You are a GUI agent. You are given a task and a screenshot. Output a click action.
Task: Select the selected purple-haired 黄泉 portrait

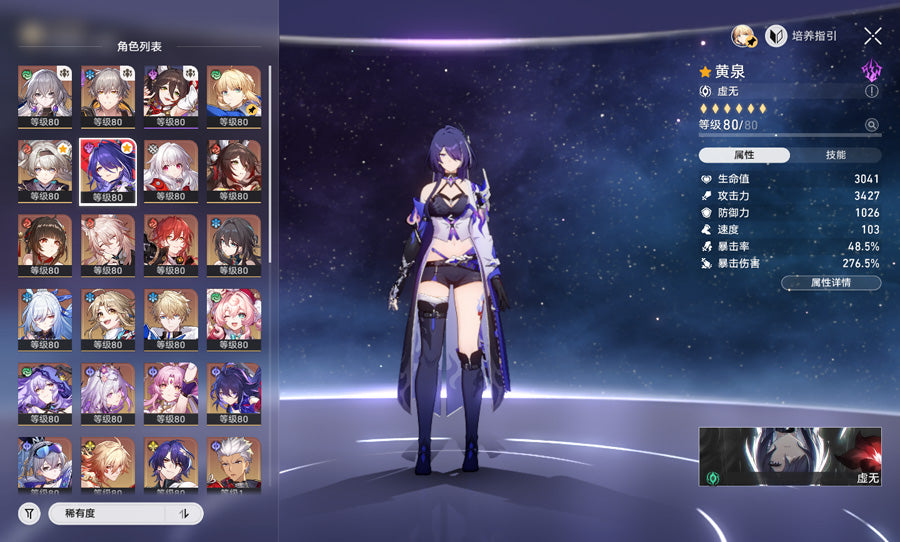point(108,171)
